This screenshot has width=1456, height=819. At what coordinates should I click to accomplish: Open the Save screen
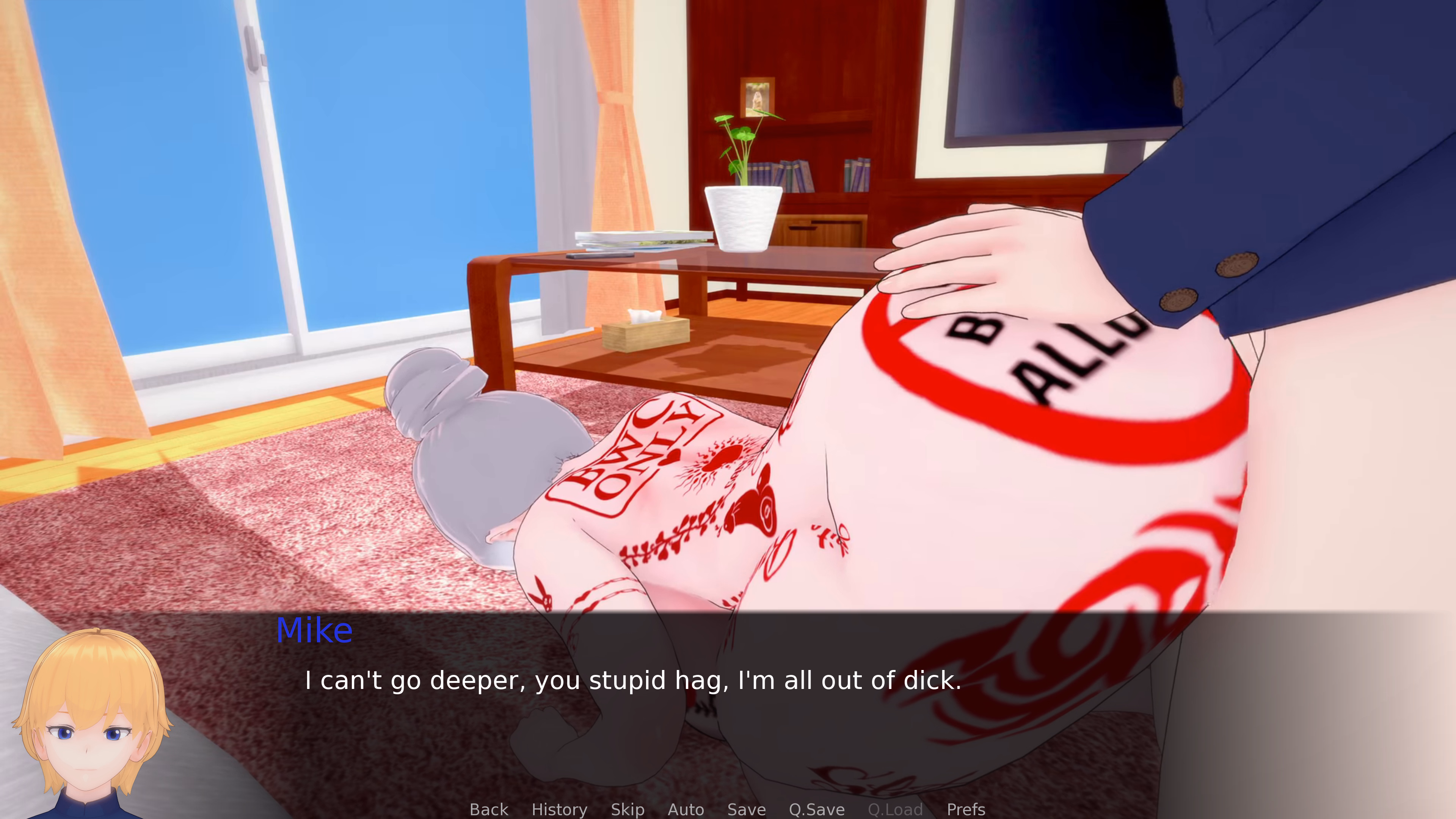pyautogui.click(x=746, y=810)
